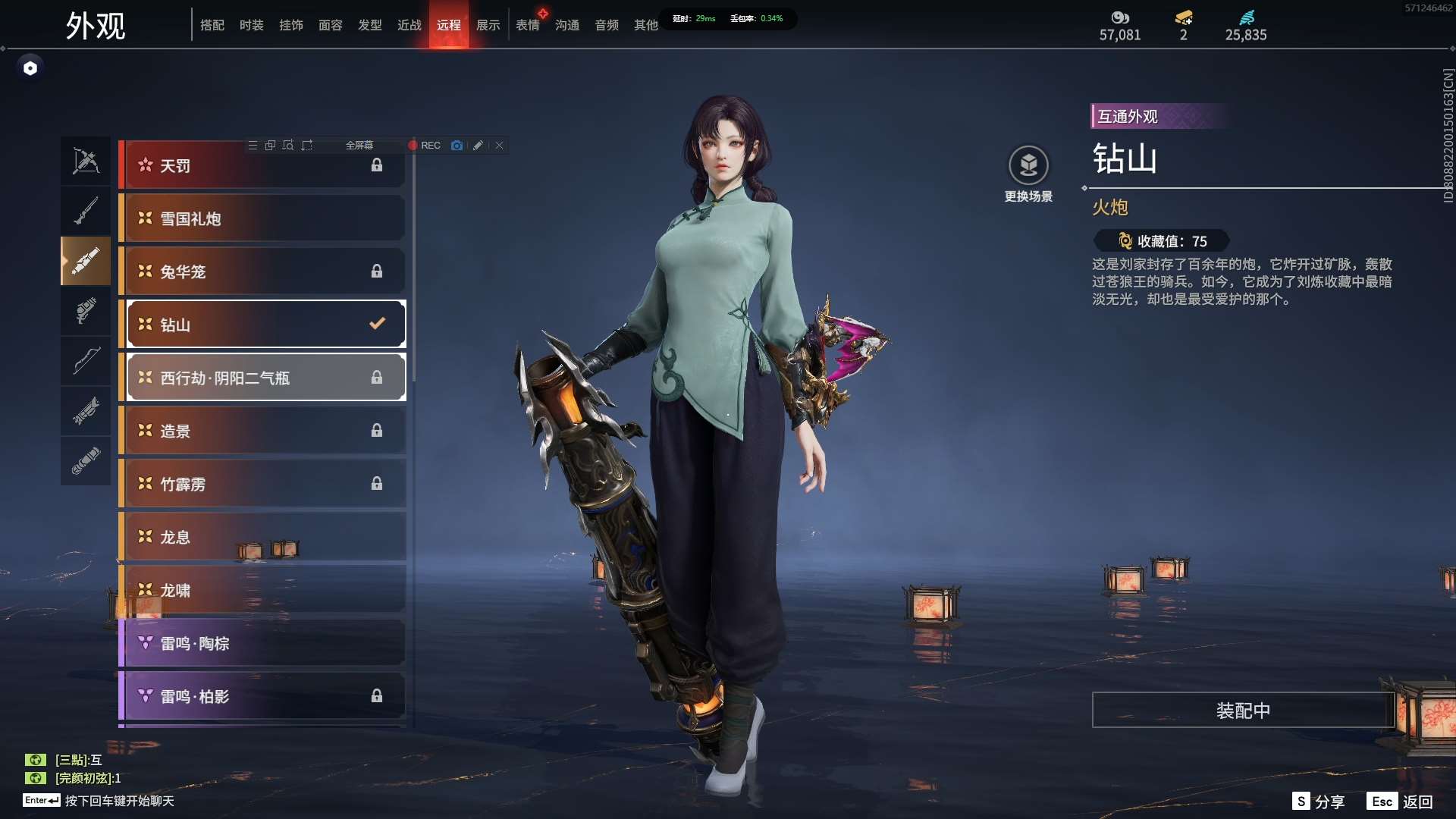This screenshot has height=819, width=1456.
Task: Switch to the 发型 tab
Action: point(370,25)
